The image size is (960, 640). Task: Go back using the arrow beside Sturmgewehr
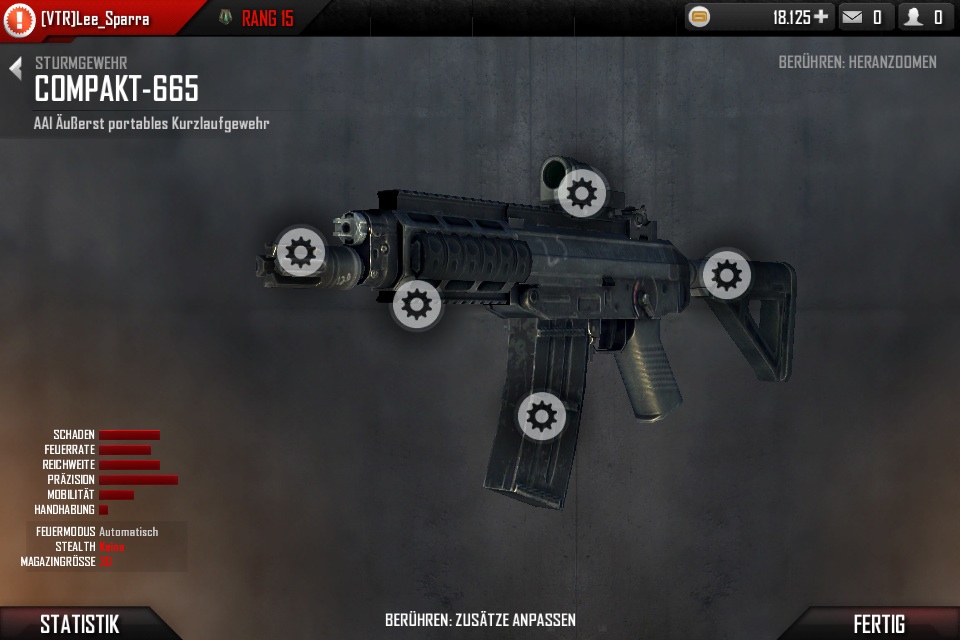(x=15, y=68)
